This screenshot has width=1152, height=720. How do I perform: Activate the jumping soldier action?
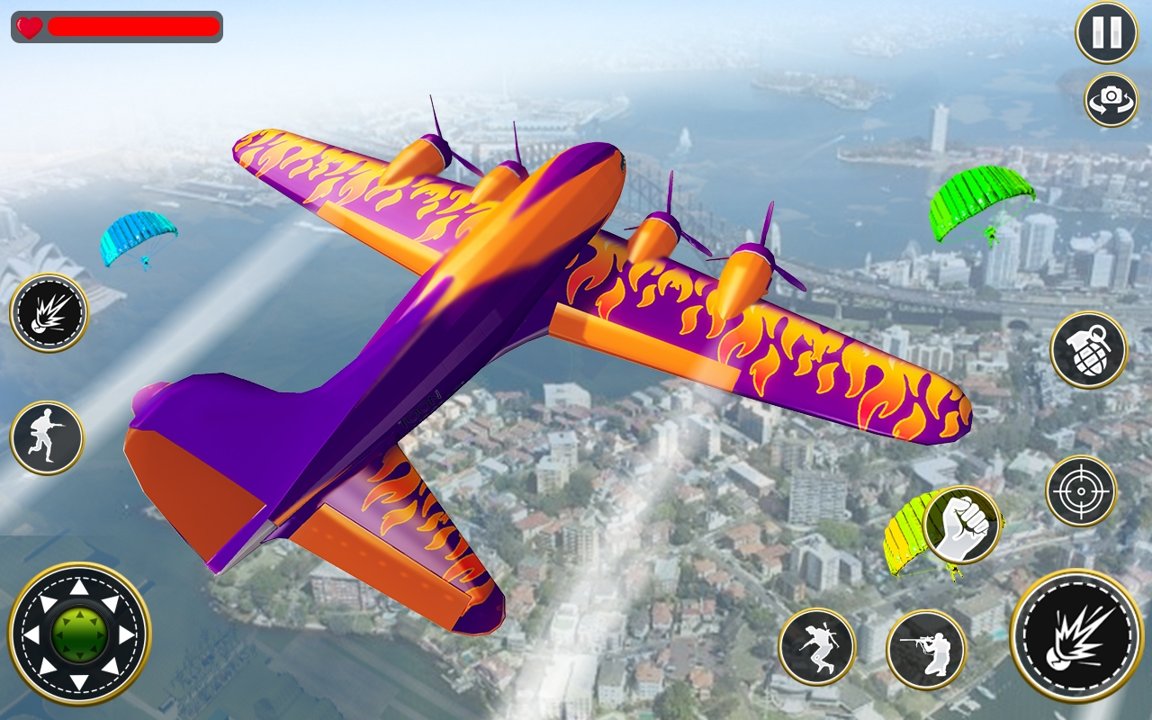817,646
